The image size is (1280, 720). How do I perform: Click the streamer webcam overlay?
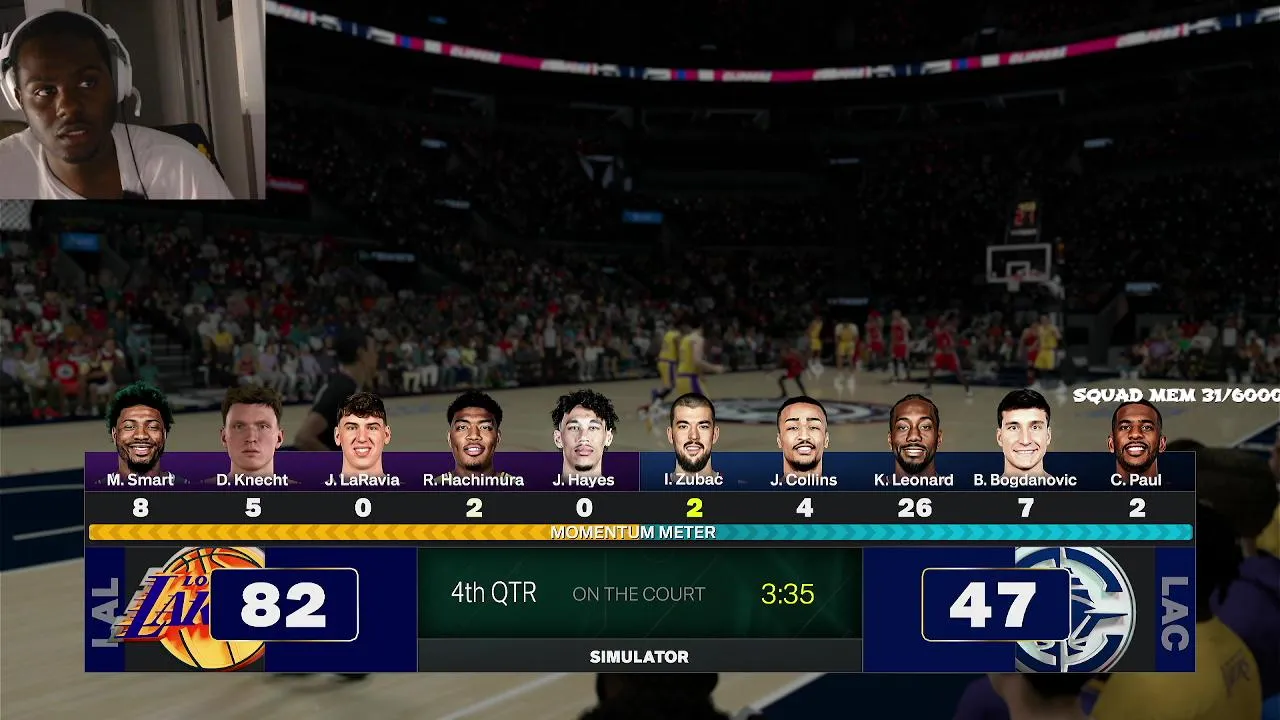131,100
